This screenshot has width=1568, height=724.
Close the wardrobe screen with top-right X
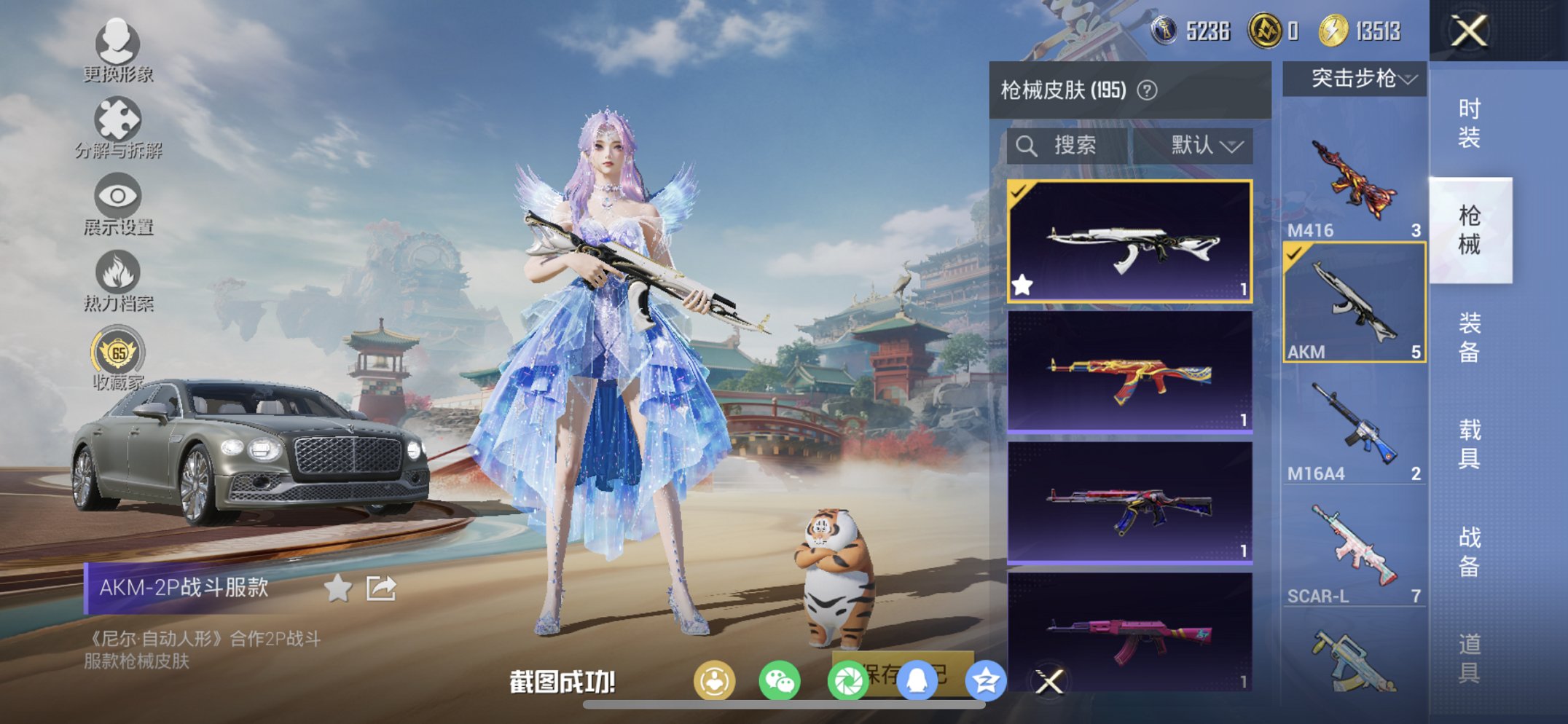(x=1468, y=31)
